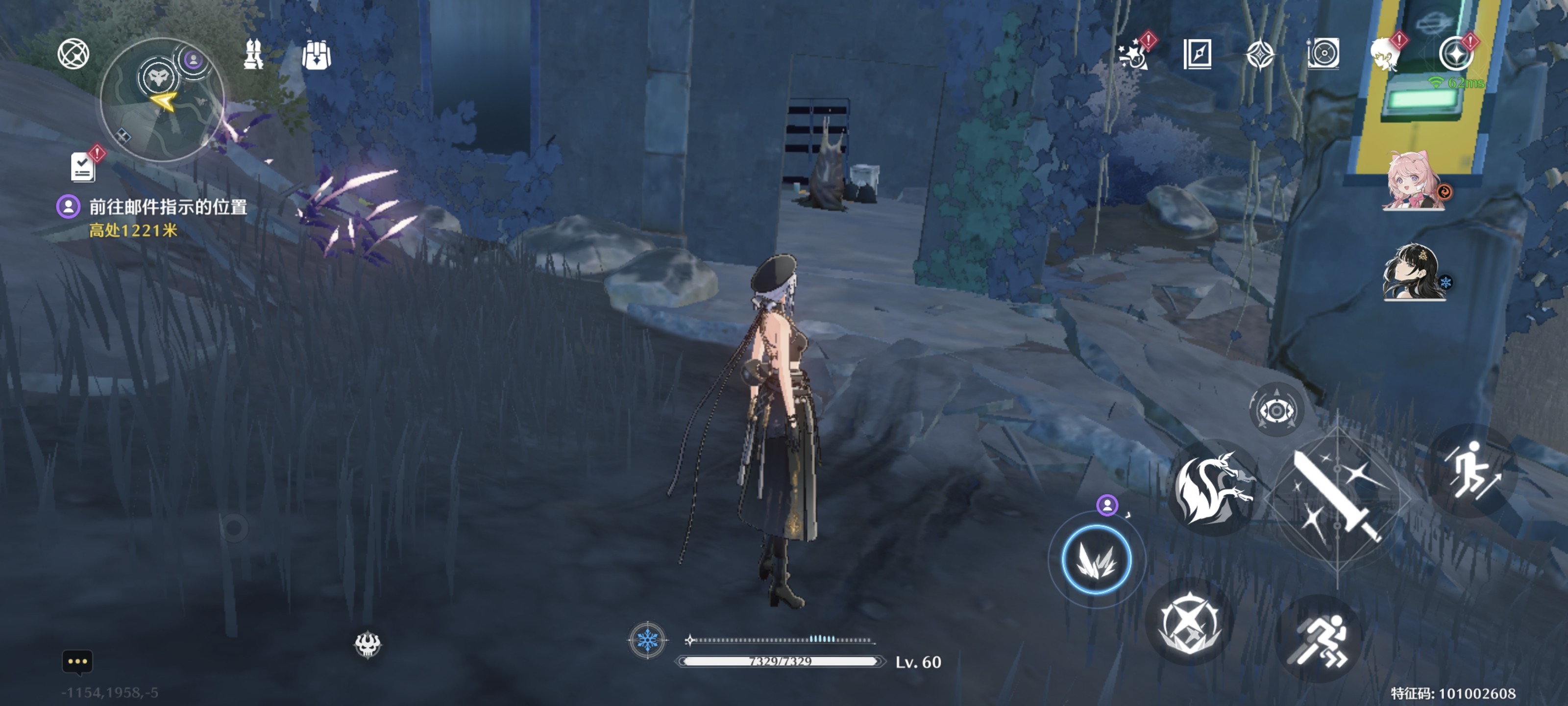Click the chess pieces icon
1568x706 pixels.
point(253,54)
